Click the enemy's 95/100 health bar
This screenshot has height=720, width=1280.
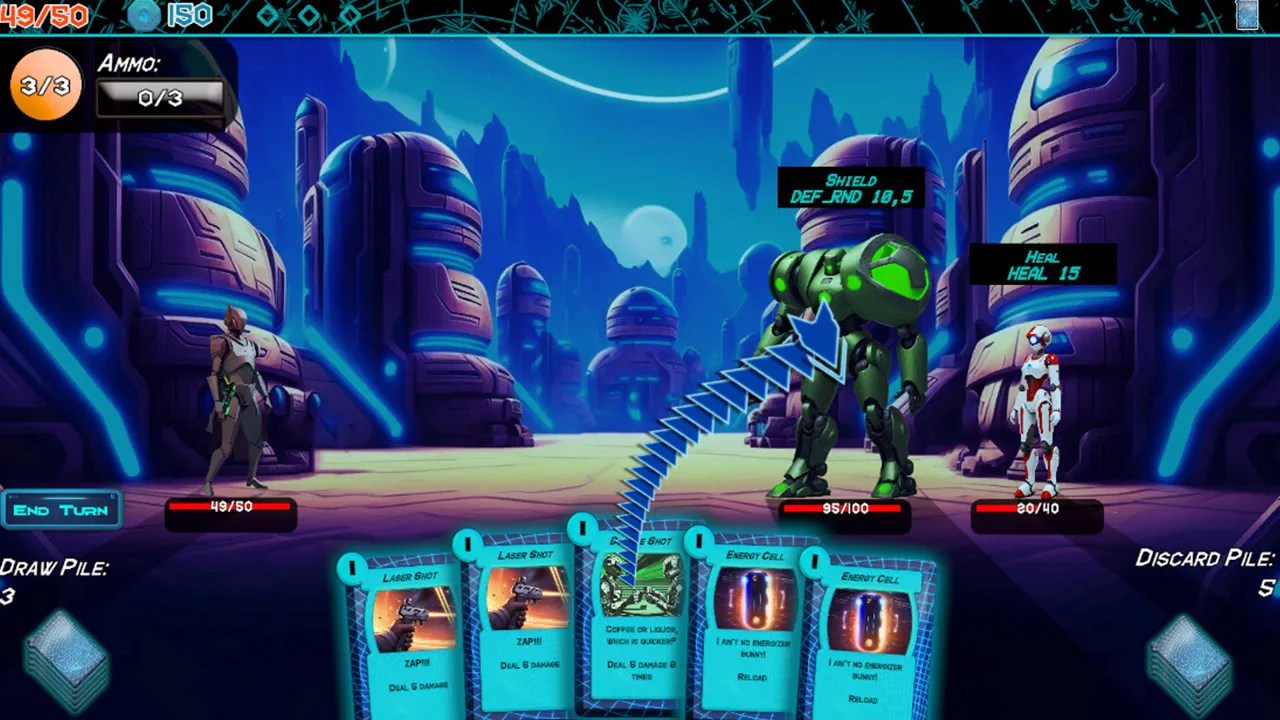(845, 508)
